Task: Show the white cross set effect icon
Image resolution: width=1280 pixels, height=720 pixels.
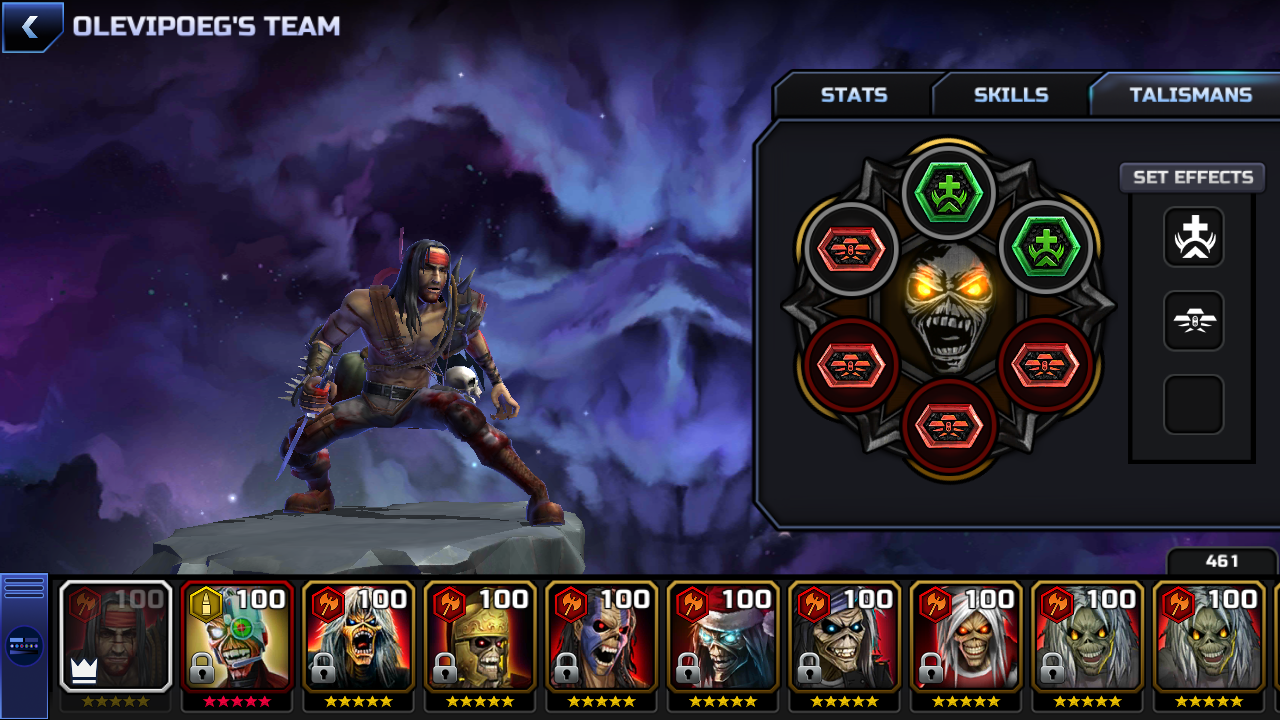Action: coord(1193,237)
